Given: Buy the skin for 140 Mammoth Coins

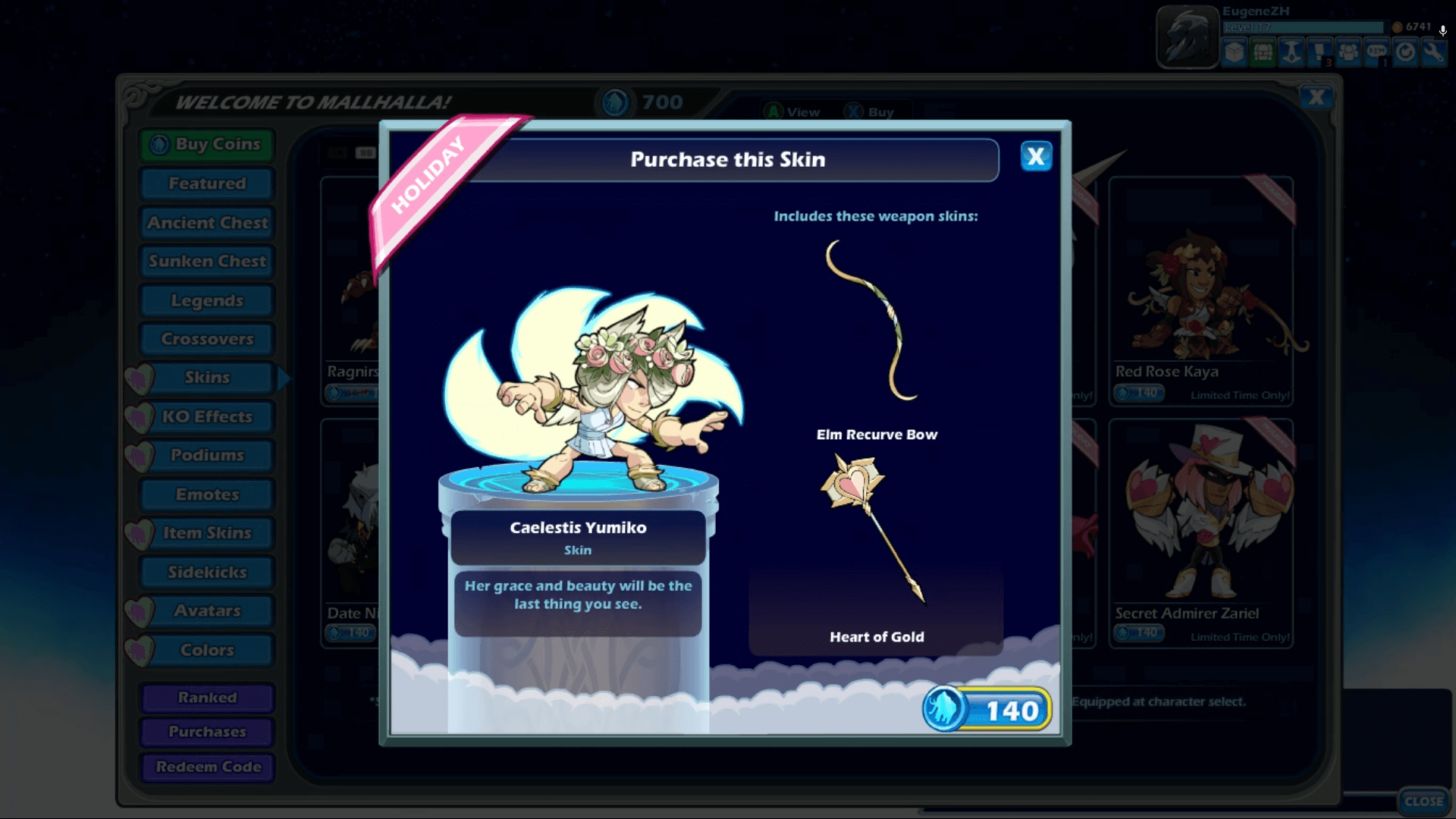Looking at the screenshot, I should [x=987, y=710].
